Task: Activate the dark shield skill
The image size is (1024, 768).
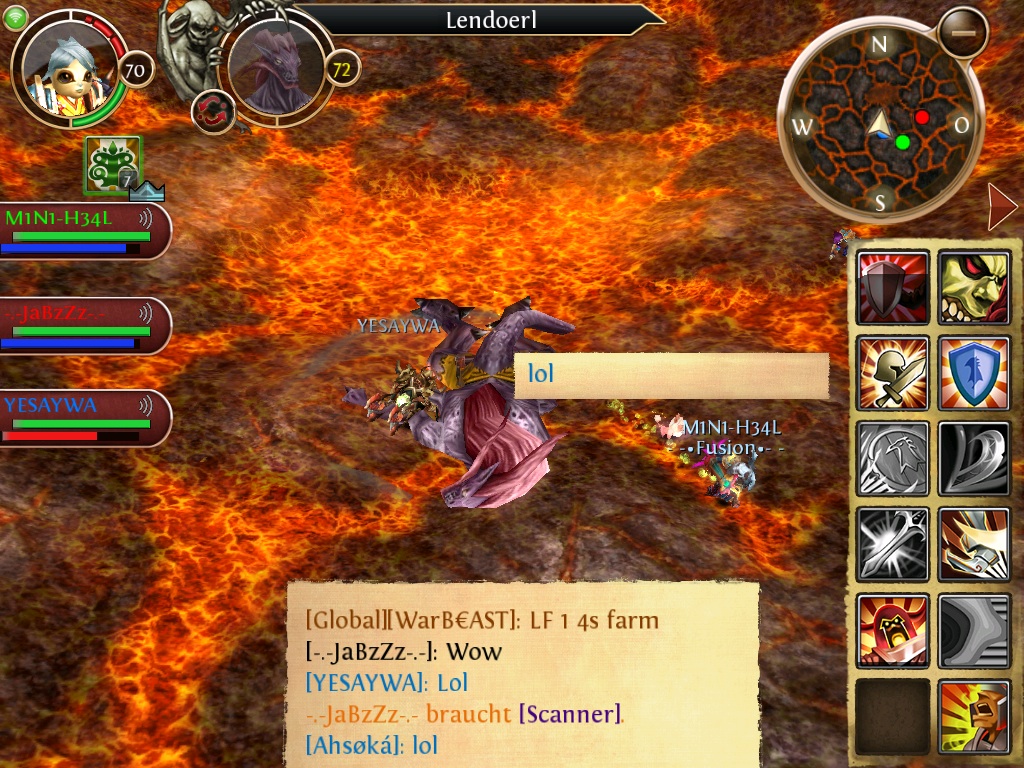Action: (x=892, y=287)
